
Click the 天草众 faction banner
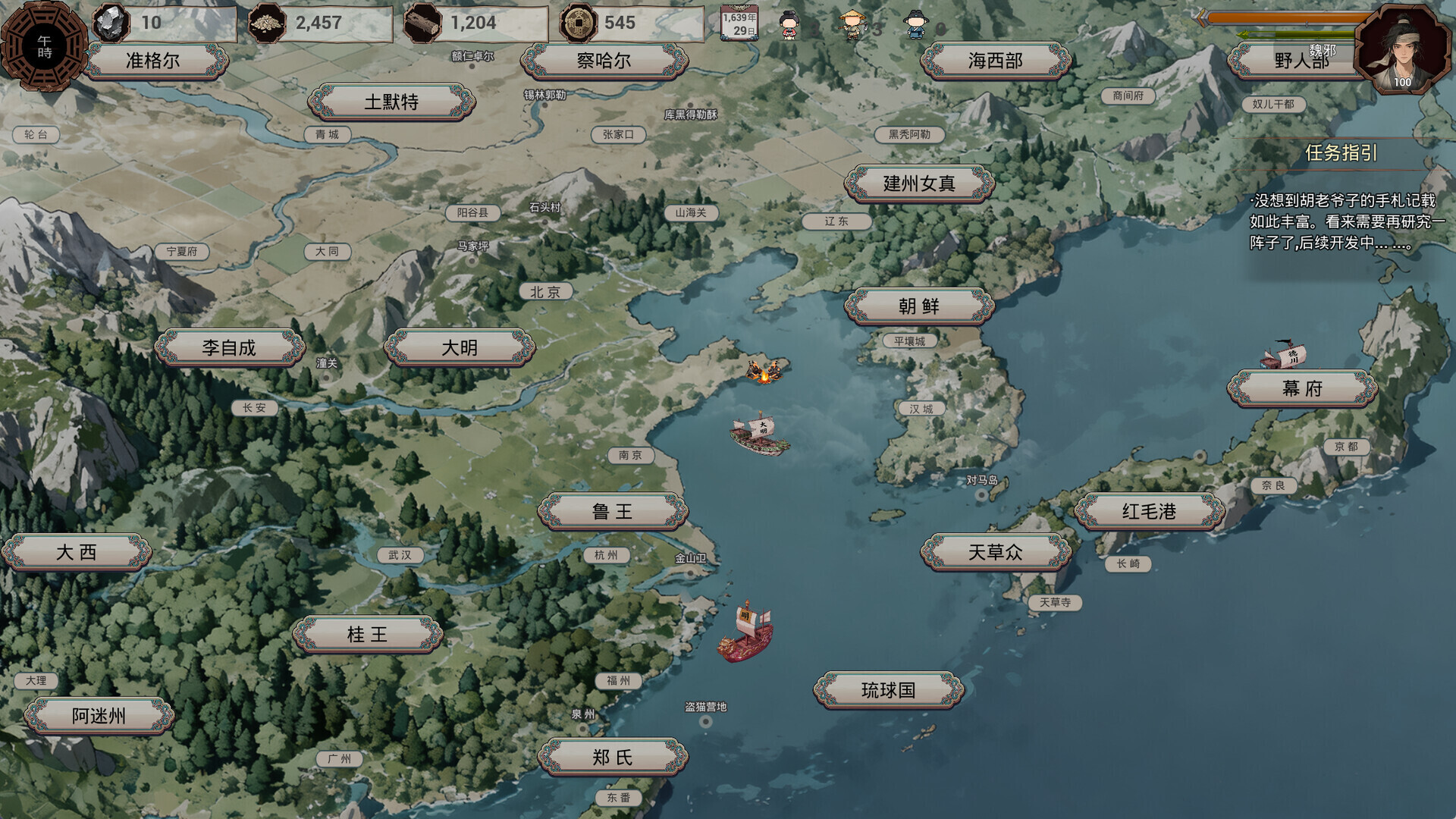pyautogui.click(x=995, y=552)
